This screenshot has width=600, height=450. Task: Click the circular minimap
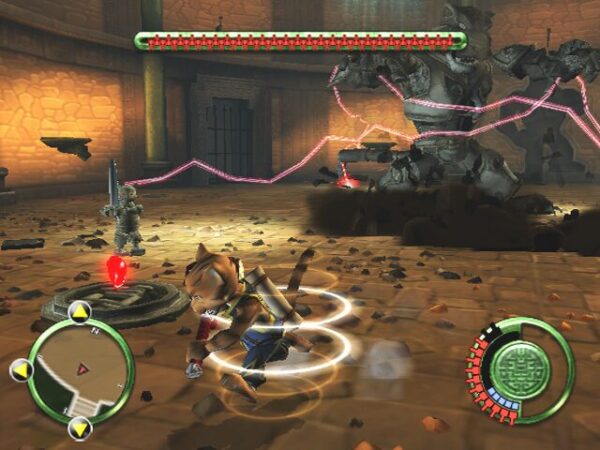[81, 371]
